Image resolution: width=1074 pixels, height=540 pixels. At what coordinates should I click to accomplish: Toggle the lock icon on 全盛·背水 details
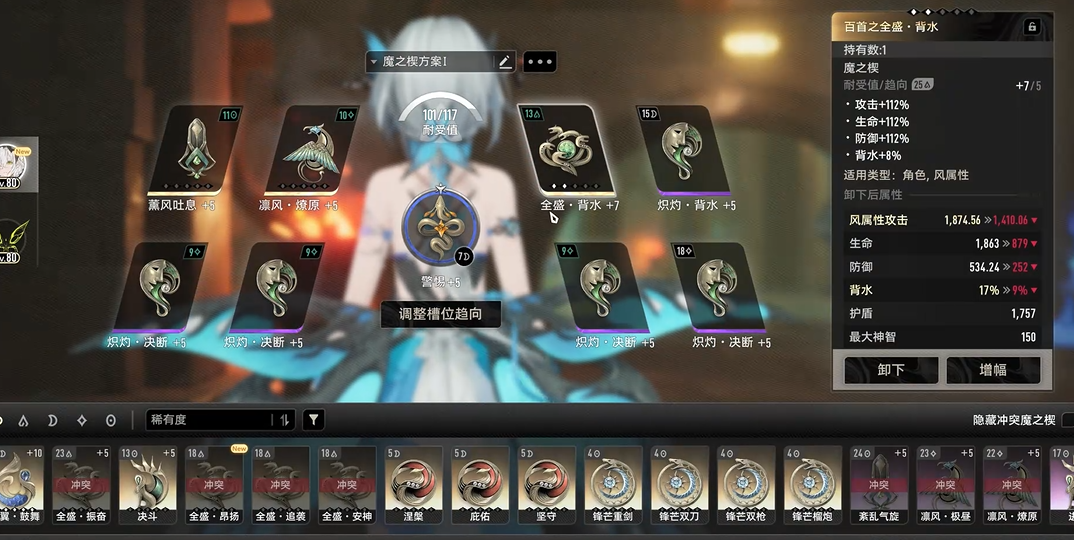click(1032, 27)
